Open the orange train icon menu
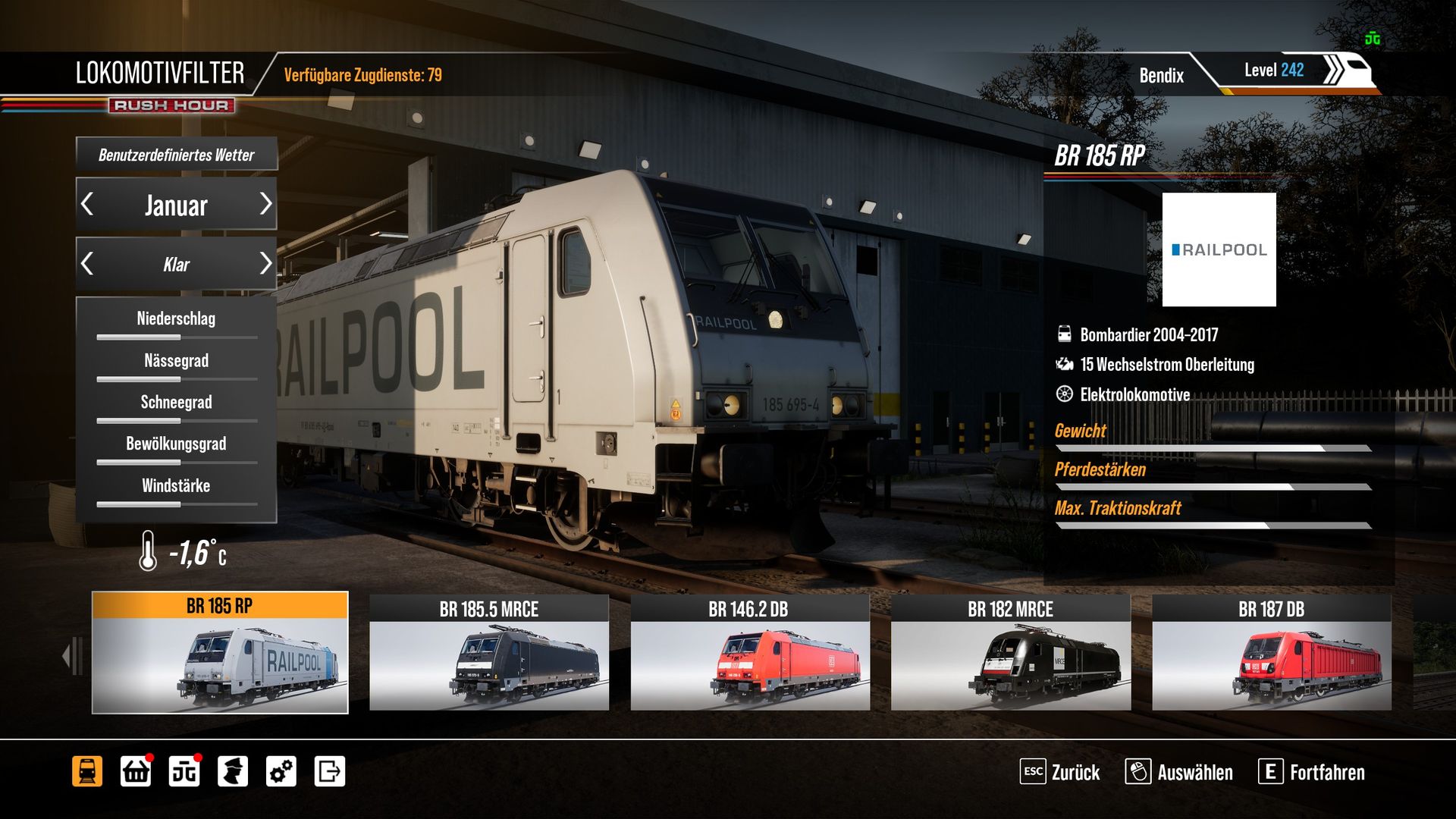The width and height of the screenshot is (1456, 819). point(87,772)
